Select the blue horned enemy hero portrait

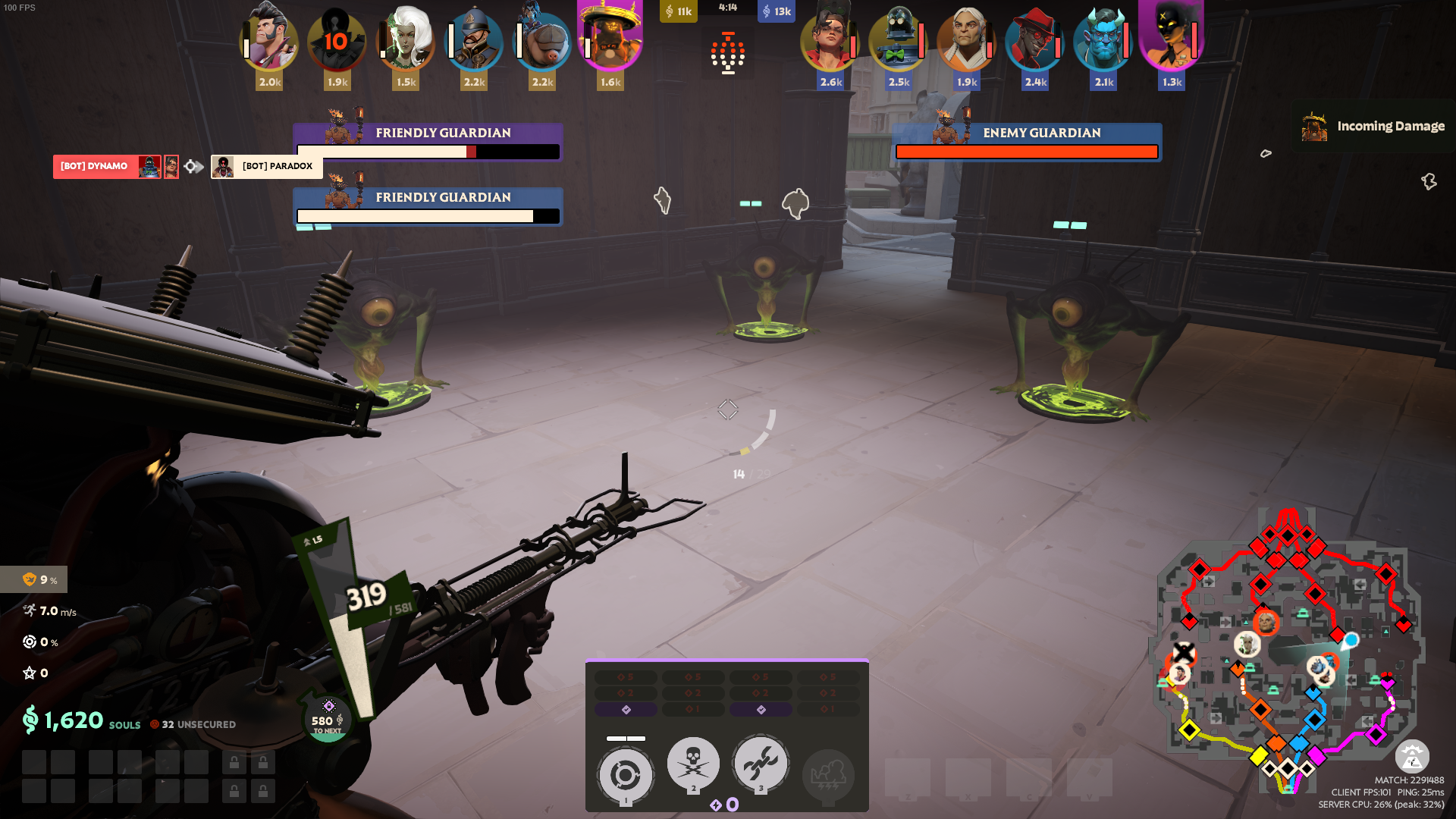(x=1103, y=39)
